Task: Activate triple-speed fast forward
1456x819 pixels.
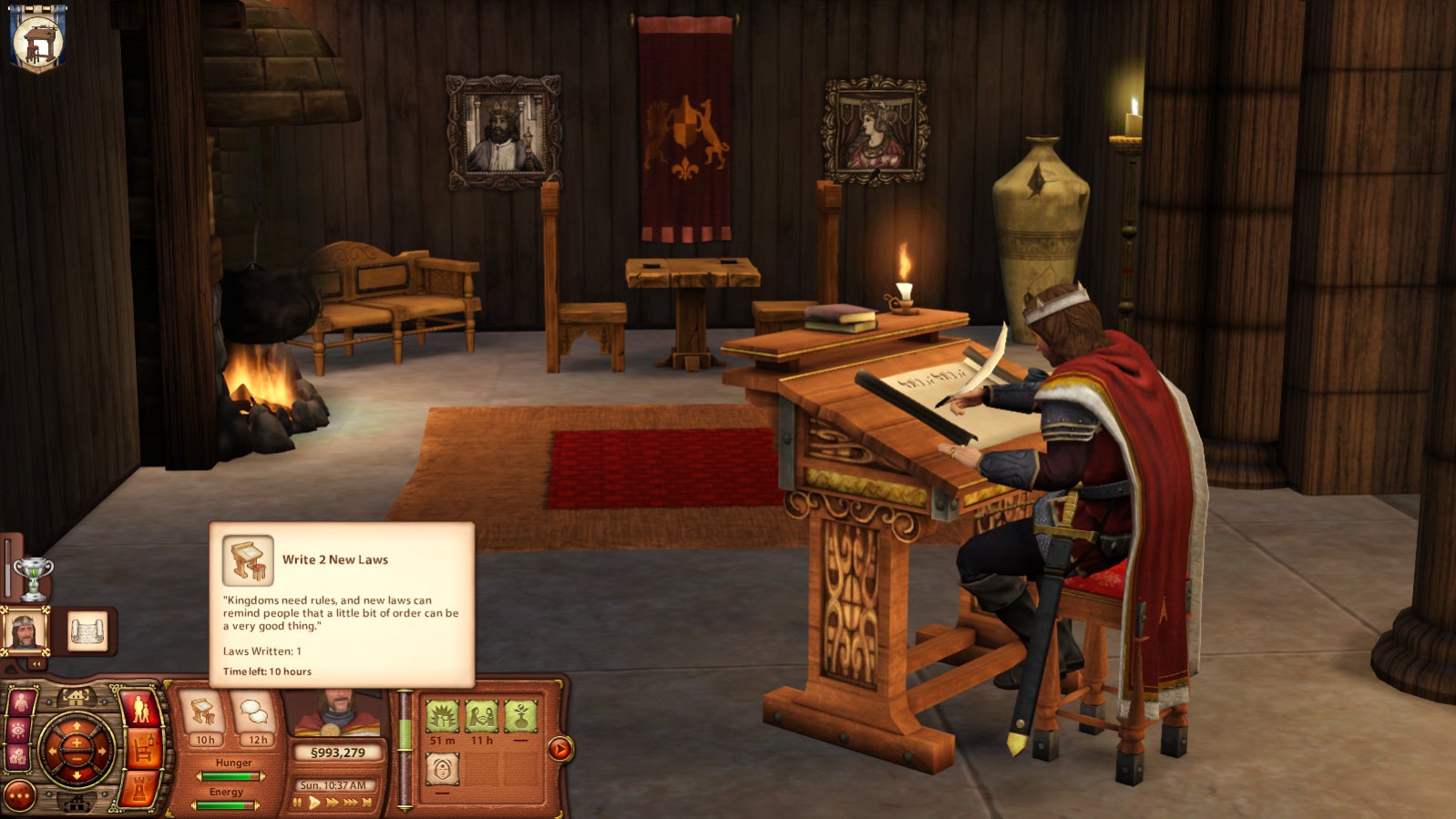Action: (x=349, y=803)
